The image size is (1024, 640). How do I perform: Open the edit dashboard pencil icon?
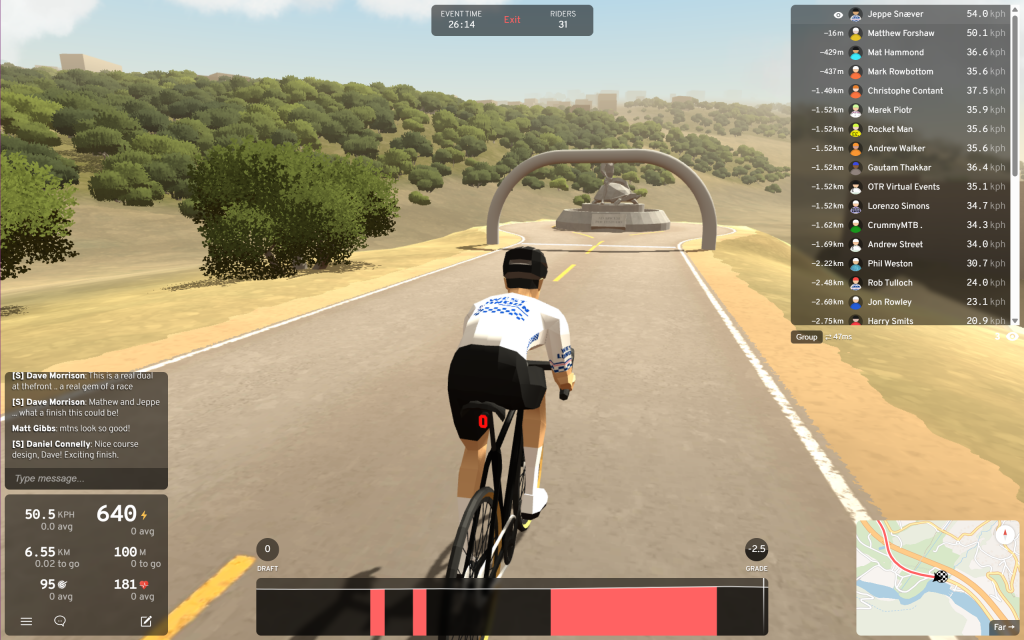pos(146,621)
